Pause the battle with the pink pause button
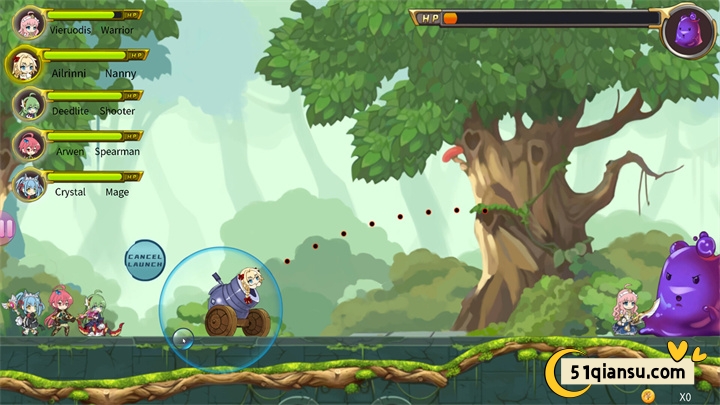 point(6,229)
